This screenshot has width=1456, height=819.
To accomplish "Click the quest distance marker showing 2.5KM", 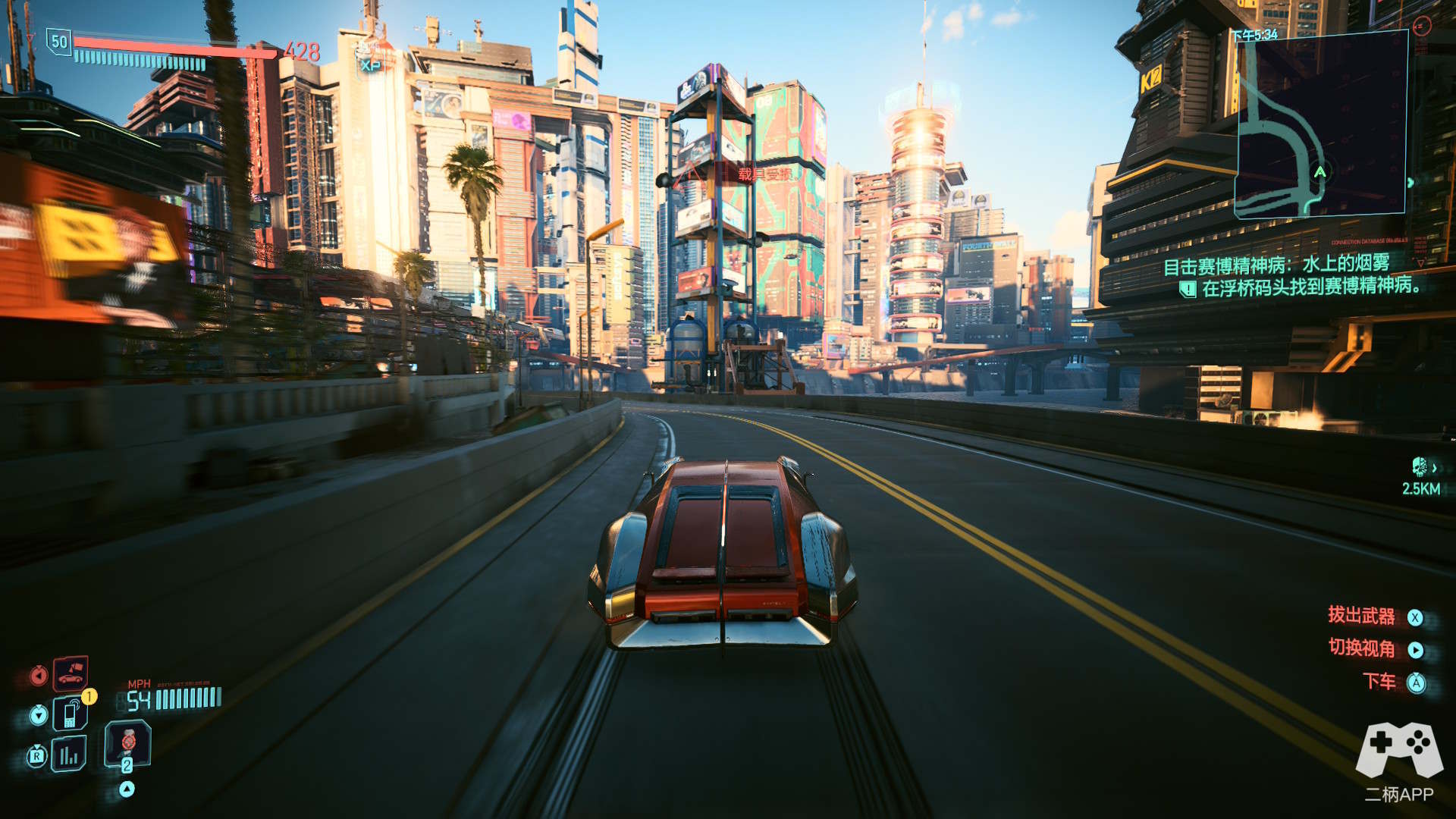I will 1420,478.
